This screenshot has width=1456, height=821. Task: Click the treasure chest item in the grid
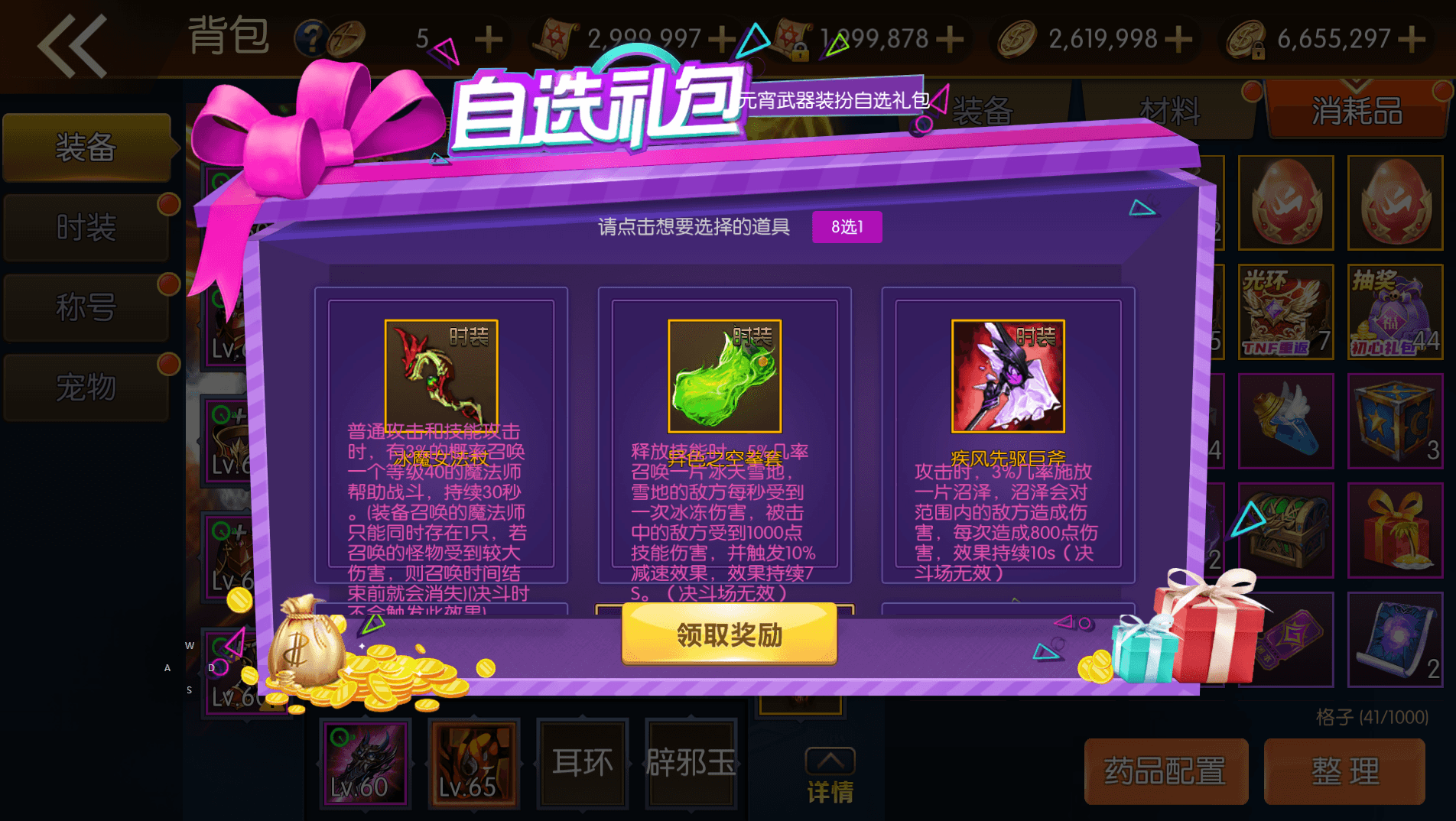(1286, 529)
